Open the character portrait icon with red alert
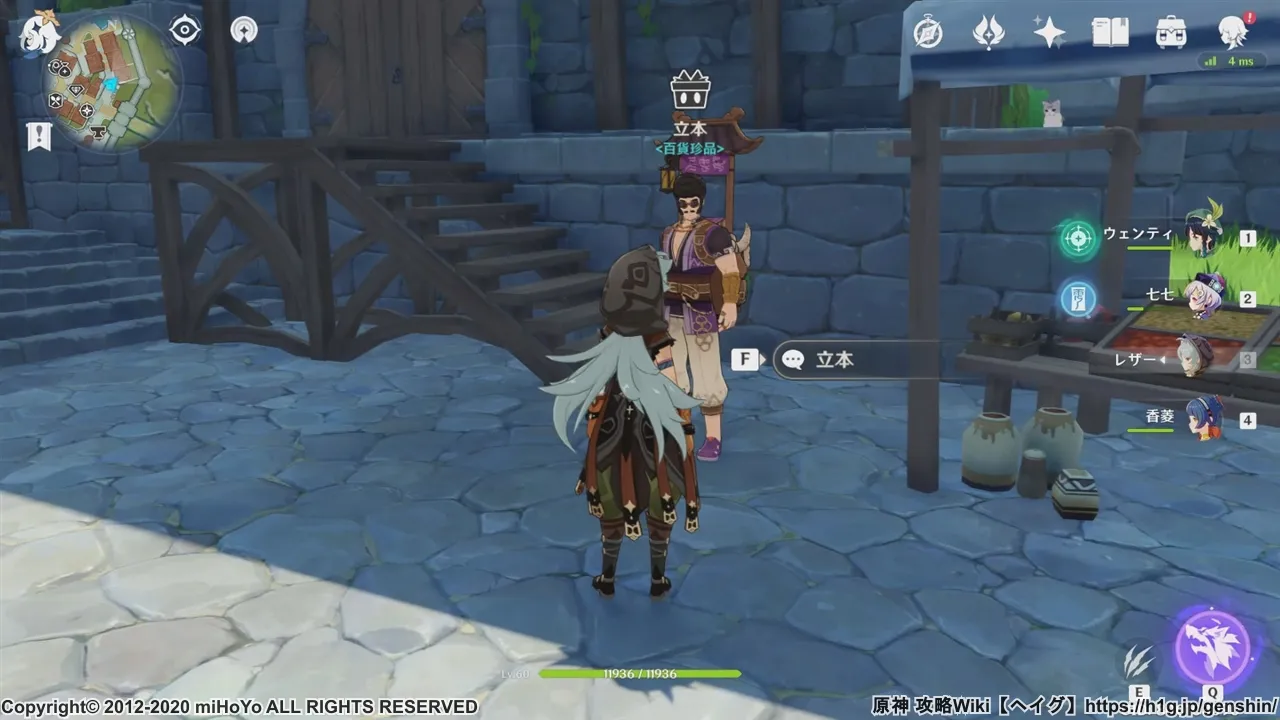This screenshot has height=720, width=1280. [1232, 33]
